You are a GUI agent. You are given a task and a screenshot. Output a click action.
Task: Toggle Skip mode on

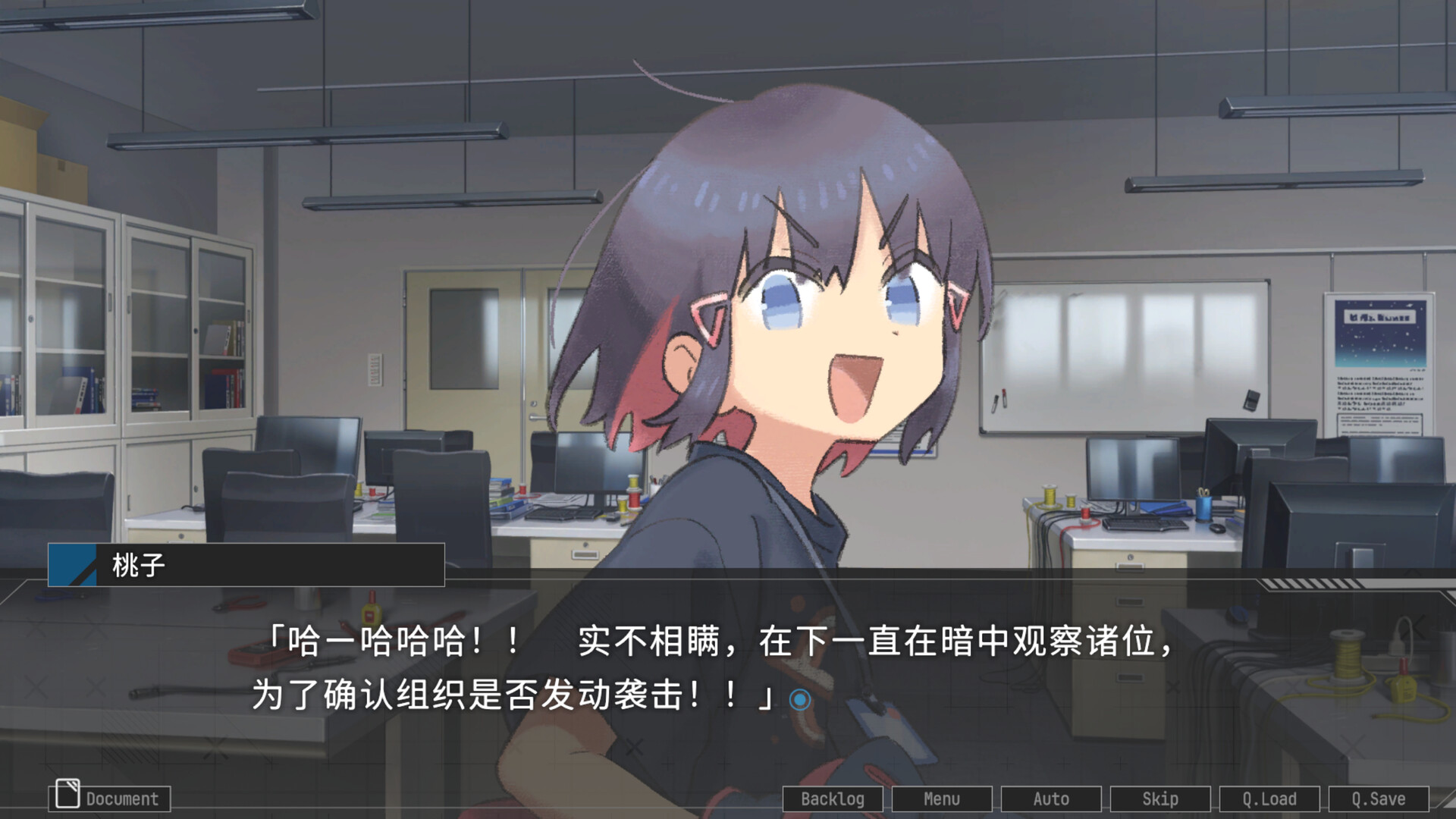(x=1160, y=799)
